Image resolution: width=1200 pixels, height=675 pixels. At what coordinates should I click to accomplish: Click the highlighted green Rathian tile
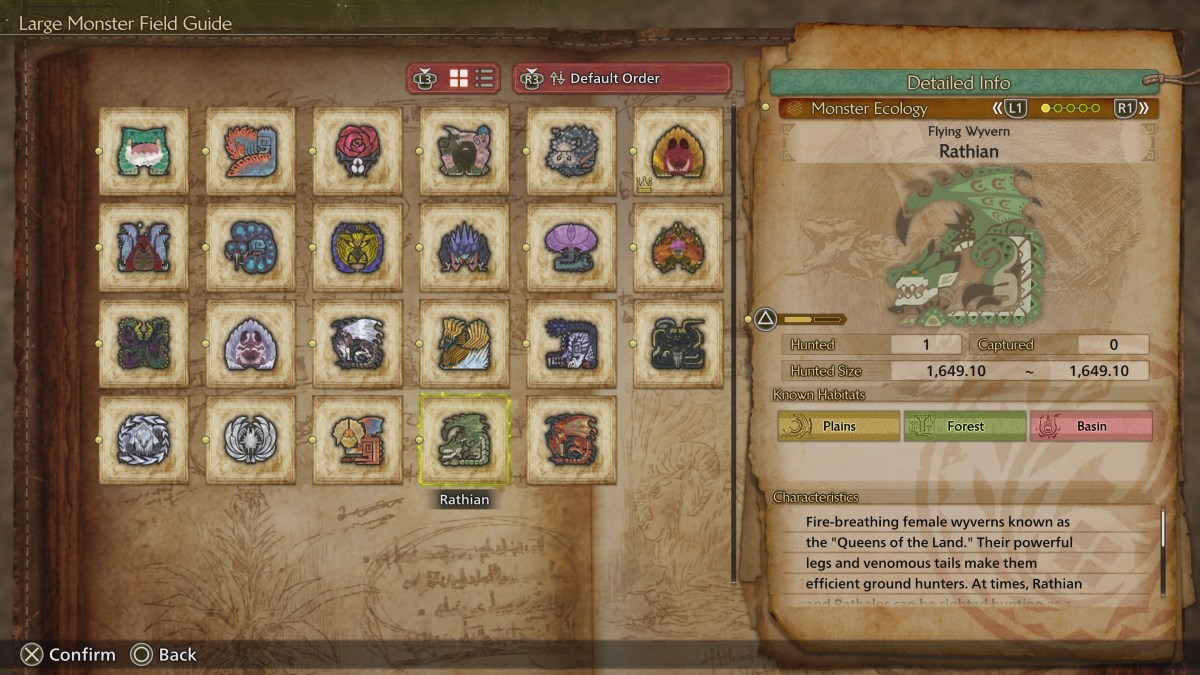click(465, 440)
